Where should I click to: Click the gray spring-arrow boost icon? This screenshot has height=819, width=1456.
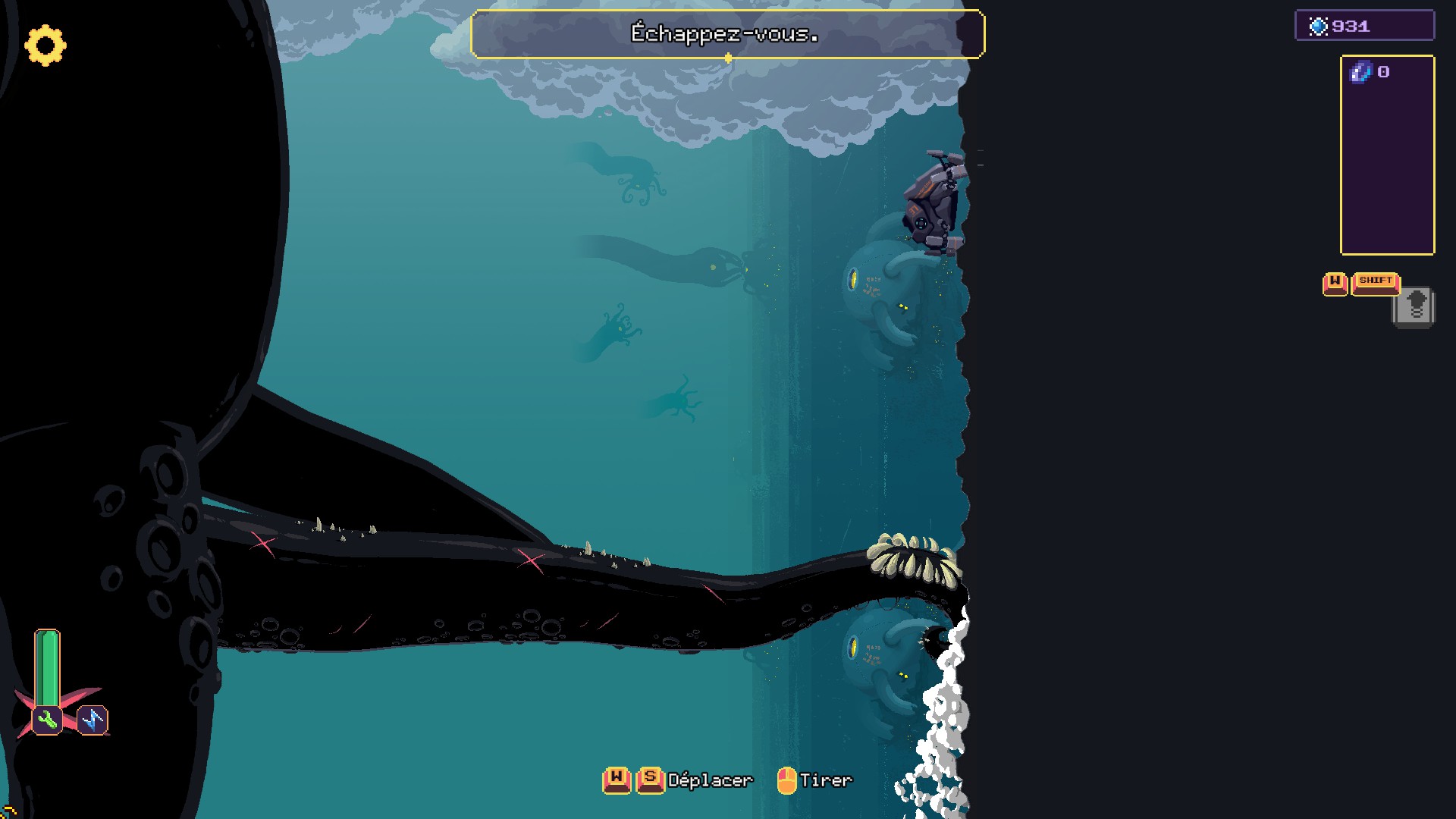point(1415,307)
